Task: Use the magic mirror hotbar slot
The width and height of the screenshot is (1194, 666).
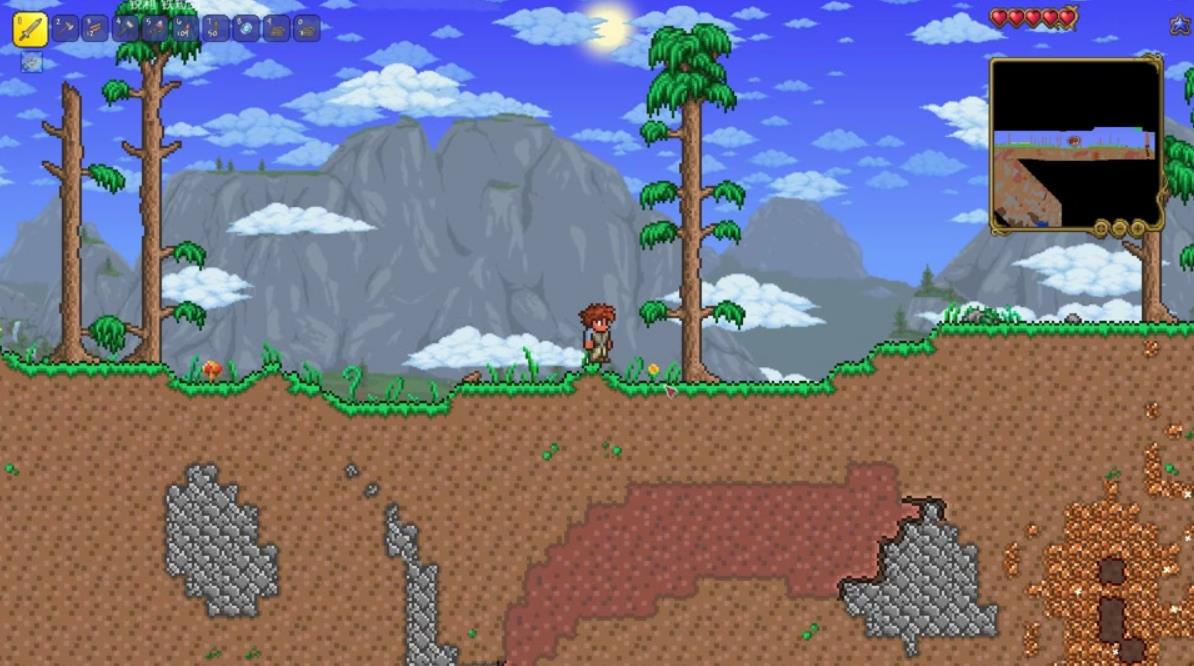Action: click(x=246, y=28)
